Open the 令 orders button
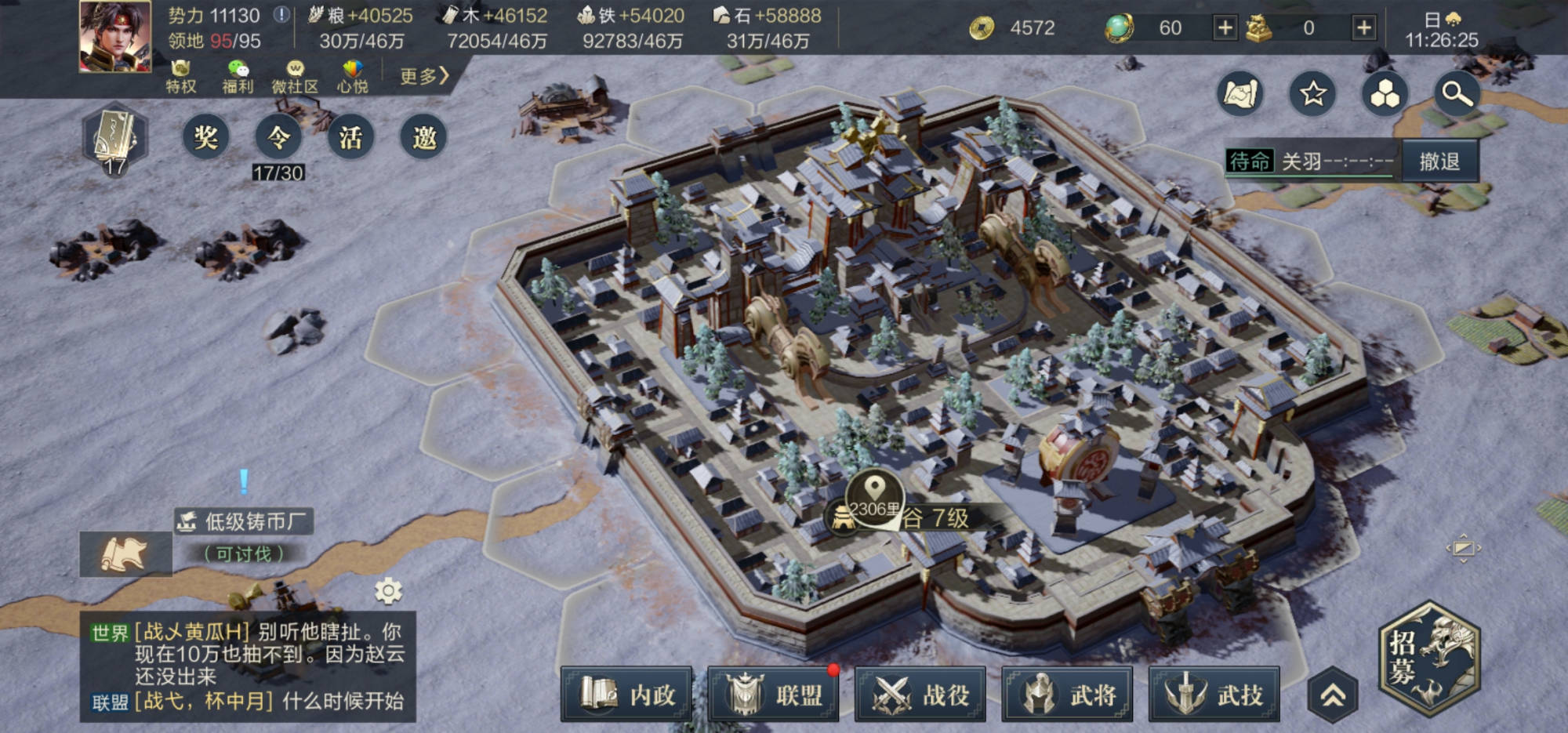Viewport: 1568px width, 733px height. pyautogui.click(x=278, y=137)
